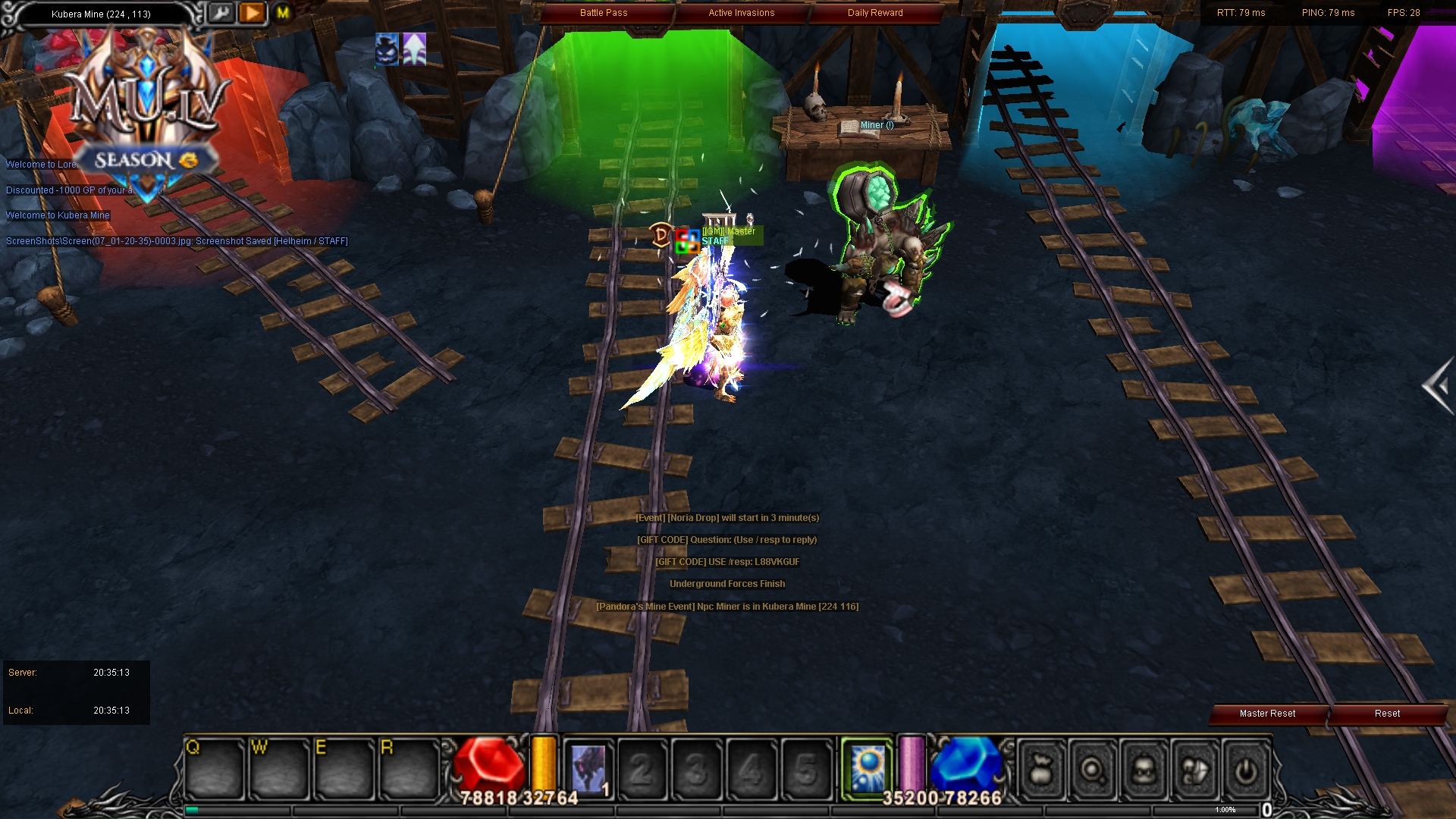Open the server settings wrench icon
Viewport: 1456px width, 819px height.
[x=221, y=13]
